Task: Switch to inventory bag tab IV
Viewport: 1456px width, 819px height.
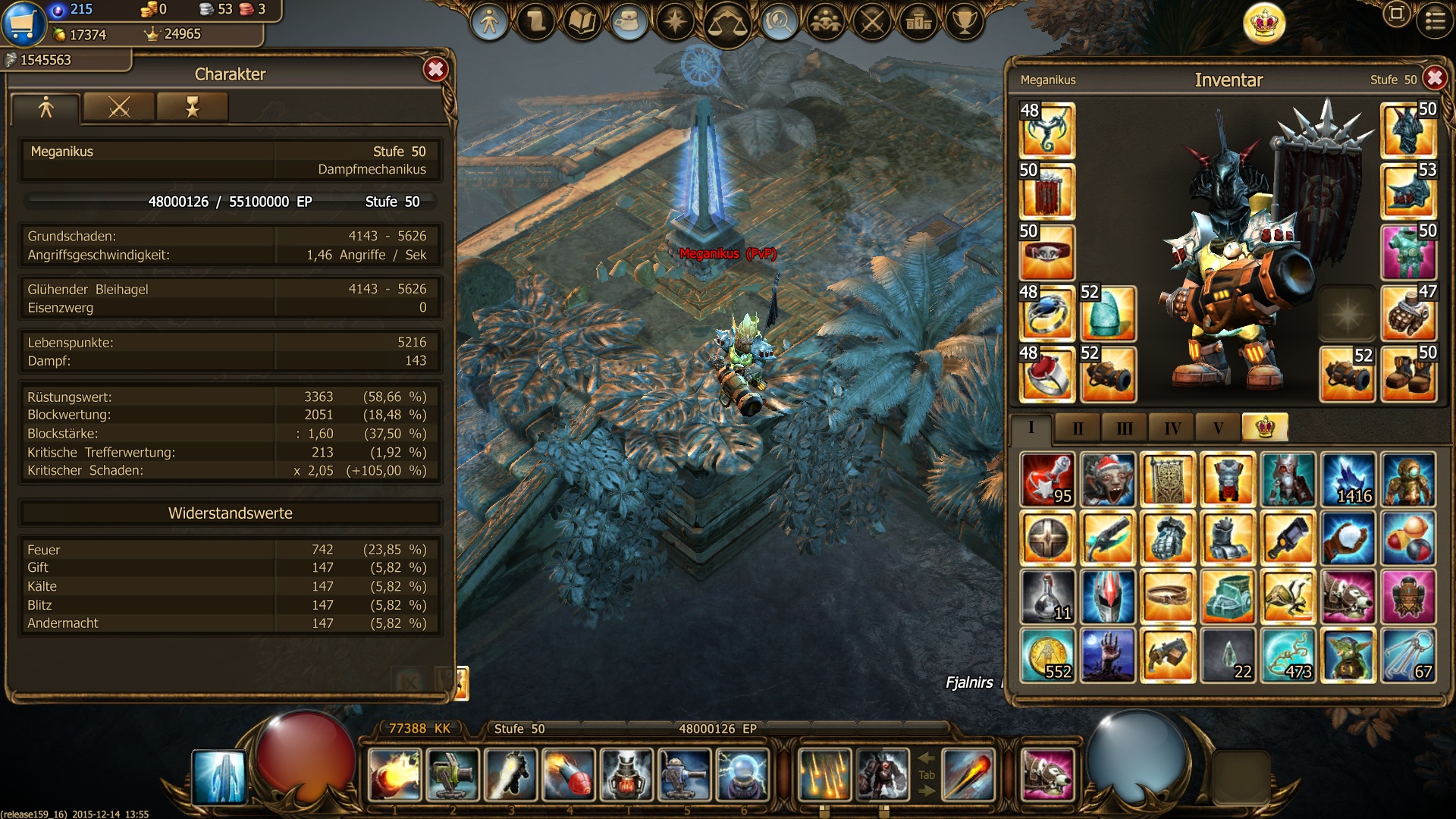Action: point(1172,428)
